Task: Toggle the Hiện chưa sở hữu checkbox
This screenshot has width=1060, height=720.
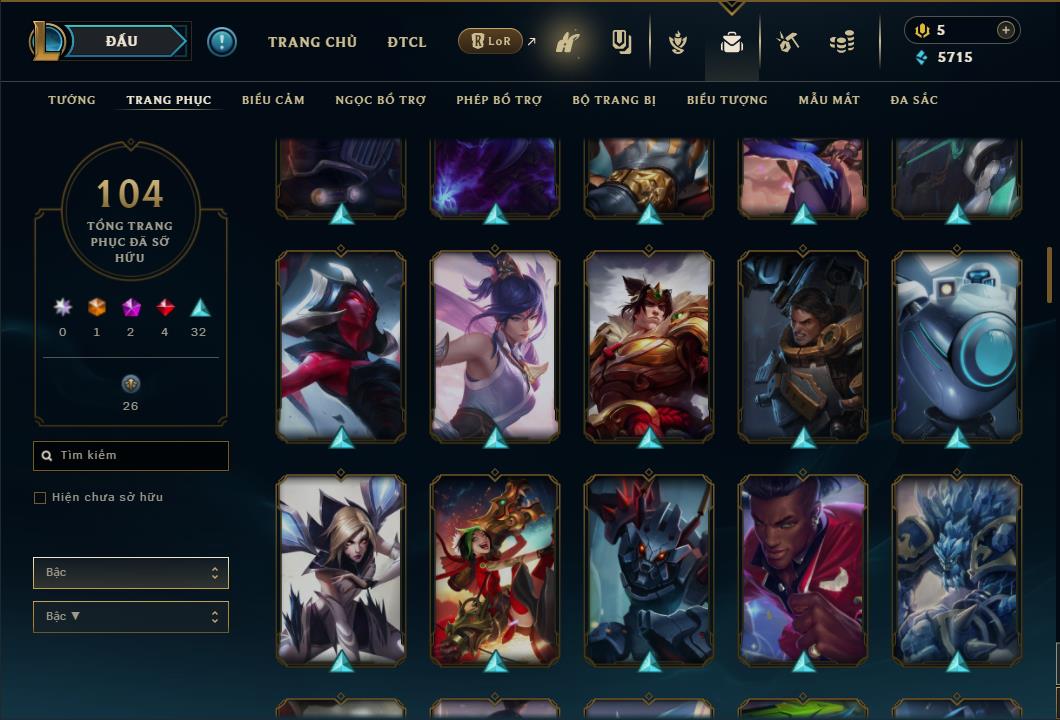Action: (40, 498)
